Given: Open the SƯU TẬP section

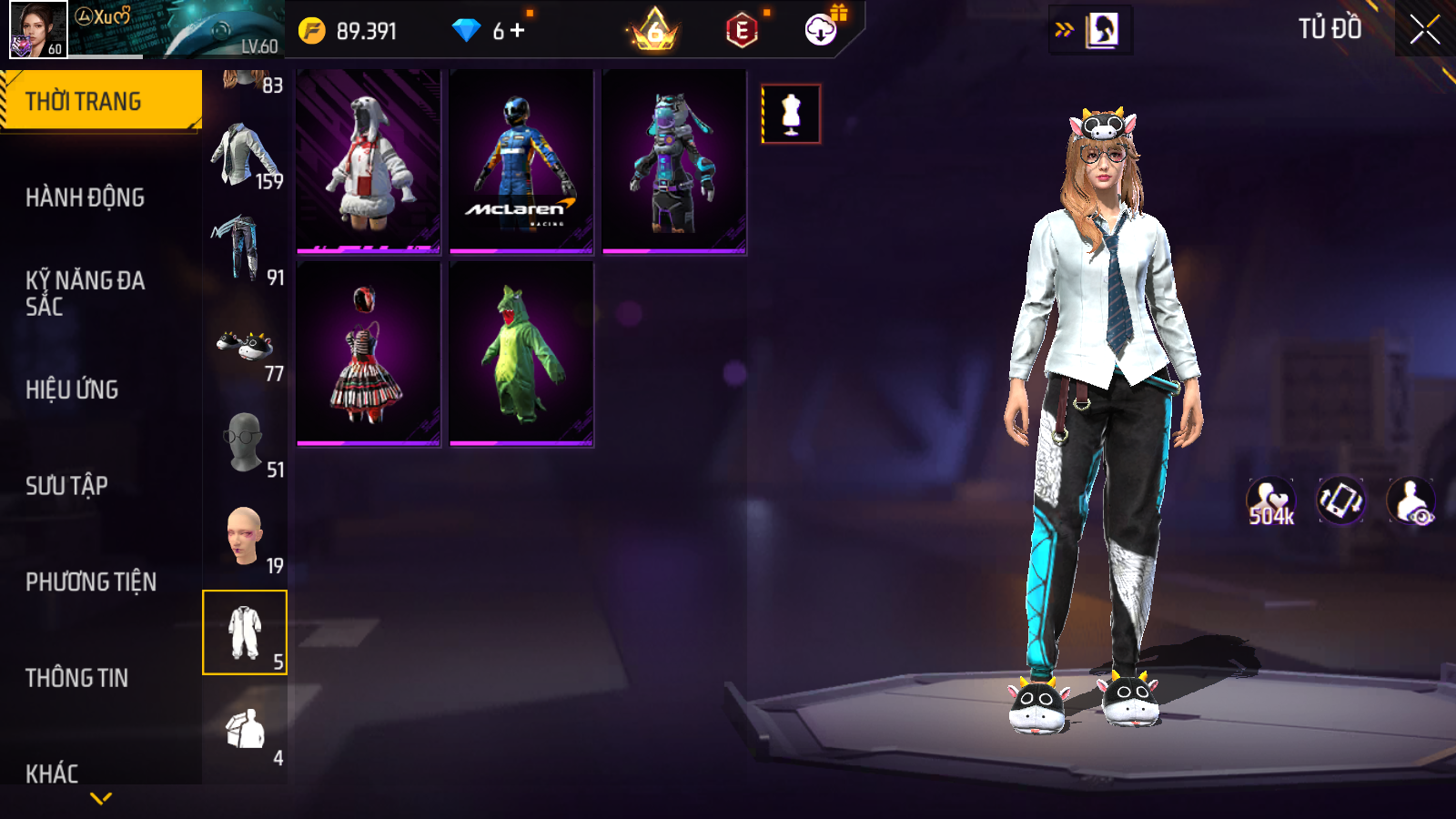Looking at the screenshot, I should pyautogui.click(x=67, y=486).
